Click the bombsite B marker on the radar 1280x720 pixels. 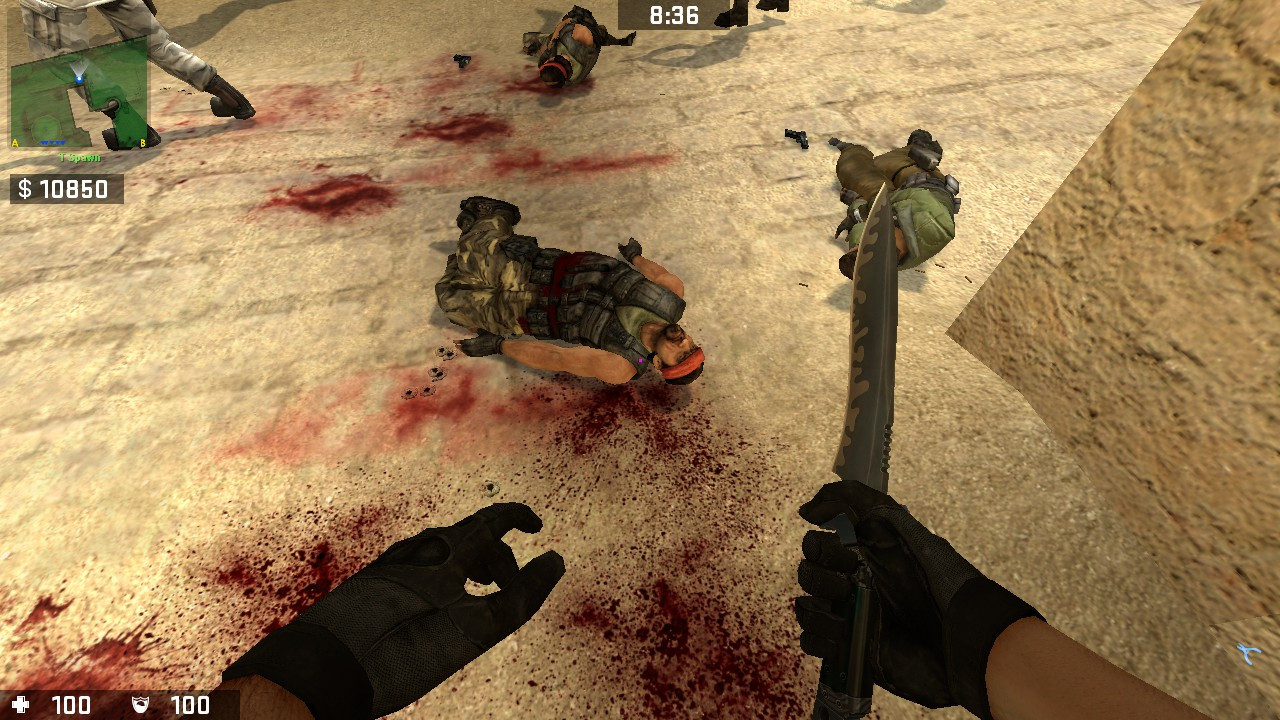143,141
